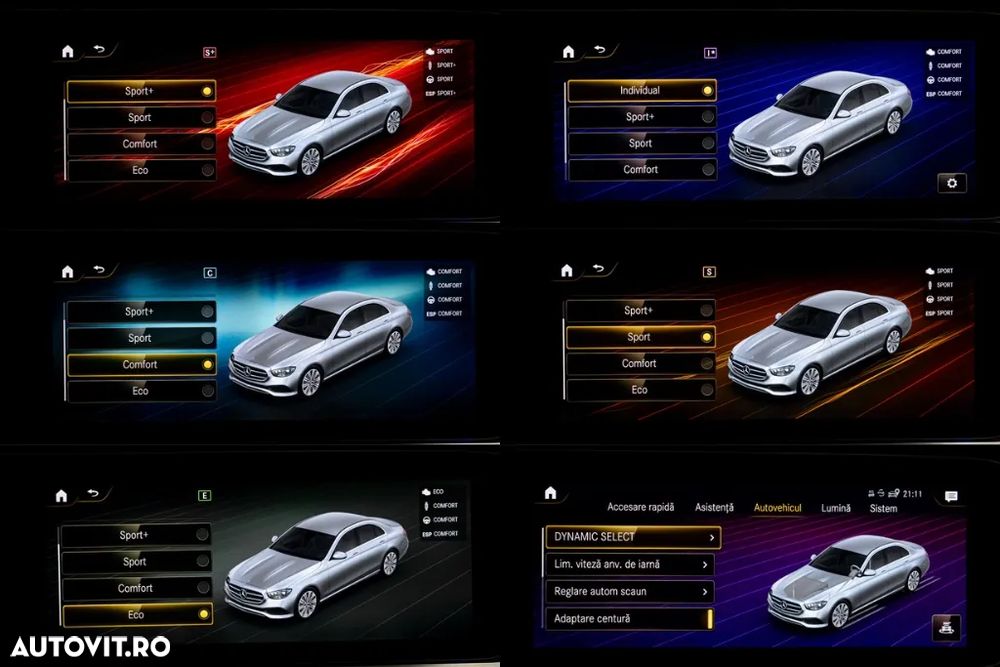Open Lim. viteză anv. de iarnă setting
Viewport: 1000px width, 667px height.
(x=632, y=564)
